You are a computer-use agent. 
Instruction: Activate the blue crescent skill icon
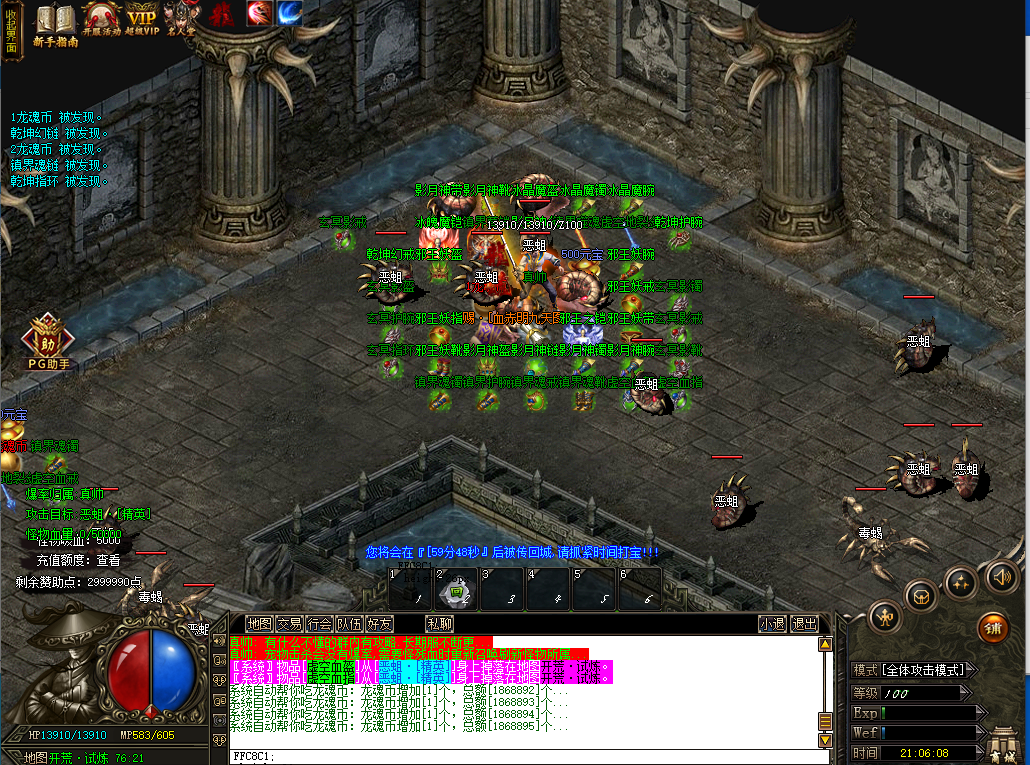pyautogui.click(x=289, y=14)
